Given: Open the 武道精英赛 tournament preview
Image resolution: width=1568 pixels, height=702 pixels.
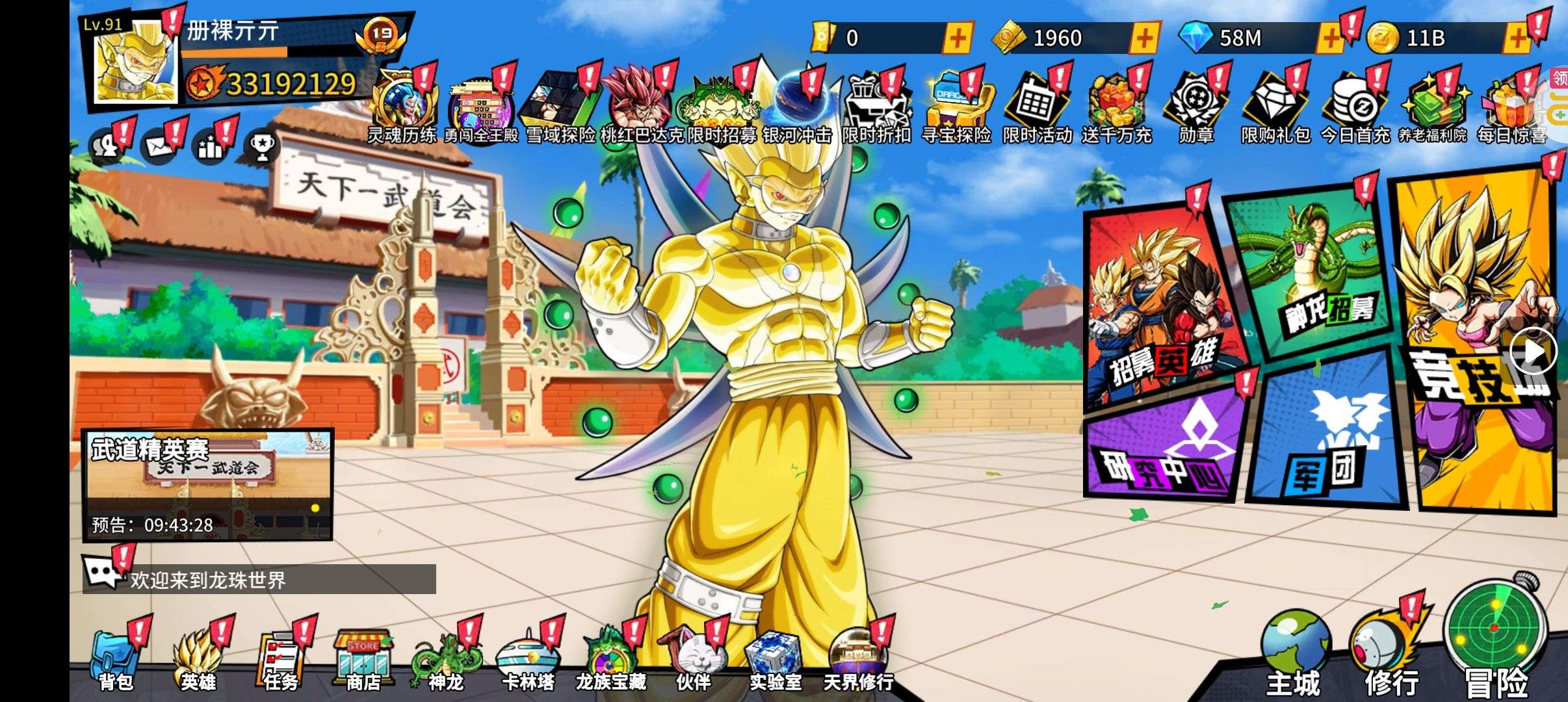Looking at the screenshot, I should 207,484.
